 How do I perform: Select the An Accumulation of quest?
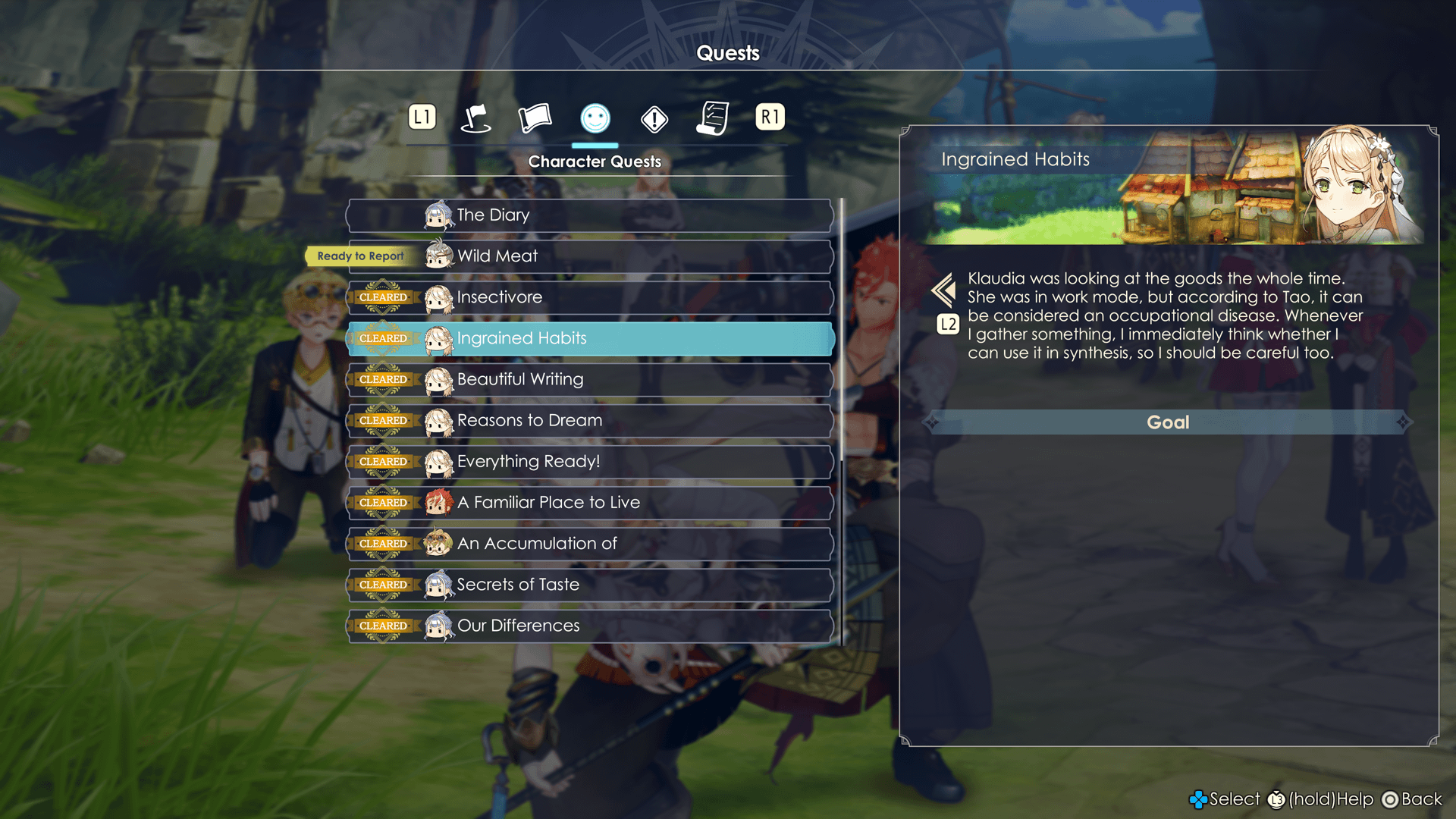pyautogui.click(x=590, y=544)
